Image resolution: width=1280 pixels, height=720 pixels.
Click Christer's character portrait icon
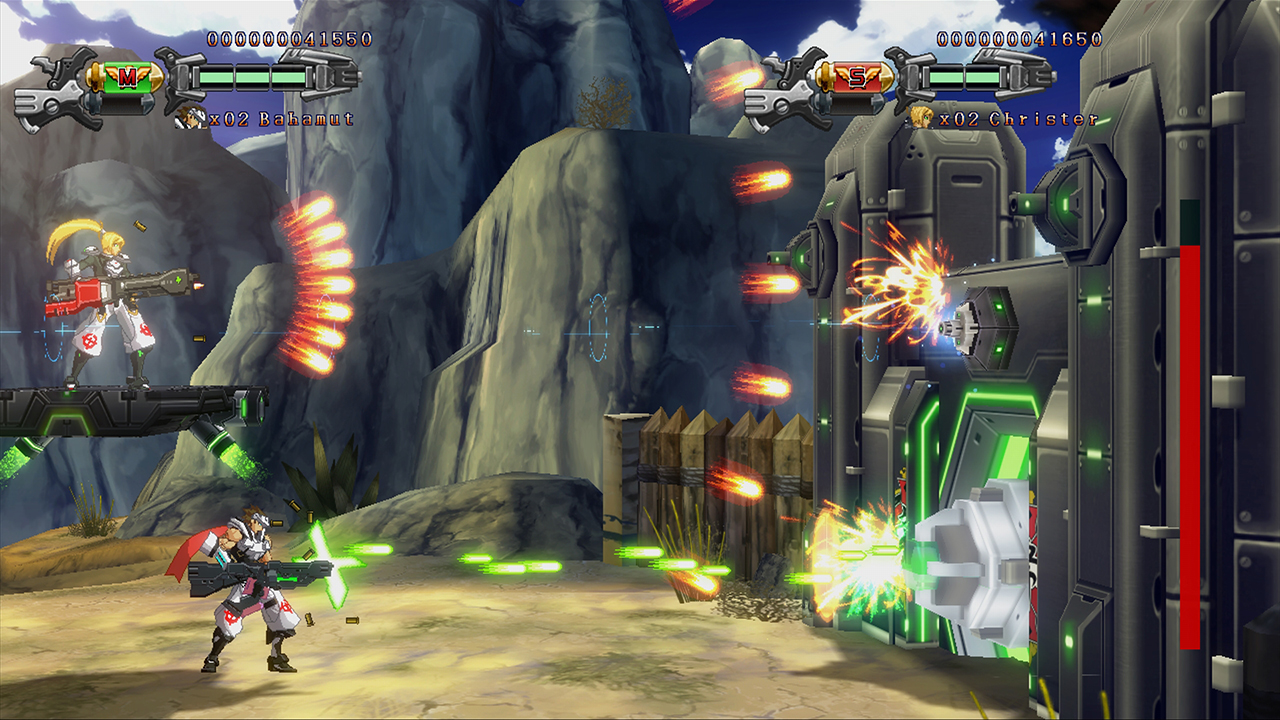point(920,118)
